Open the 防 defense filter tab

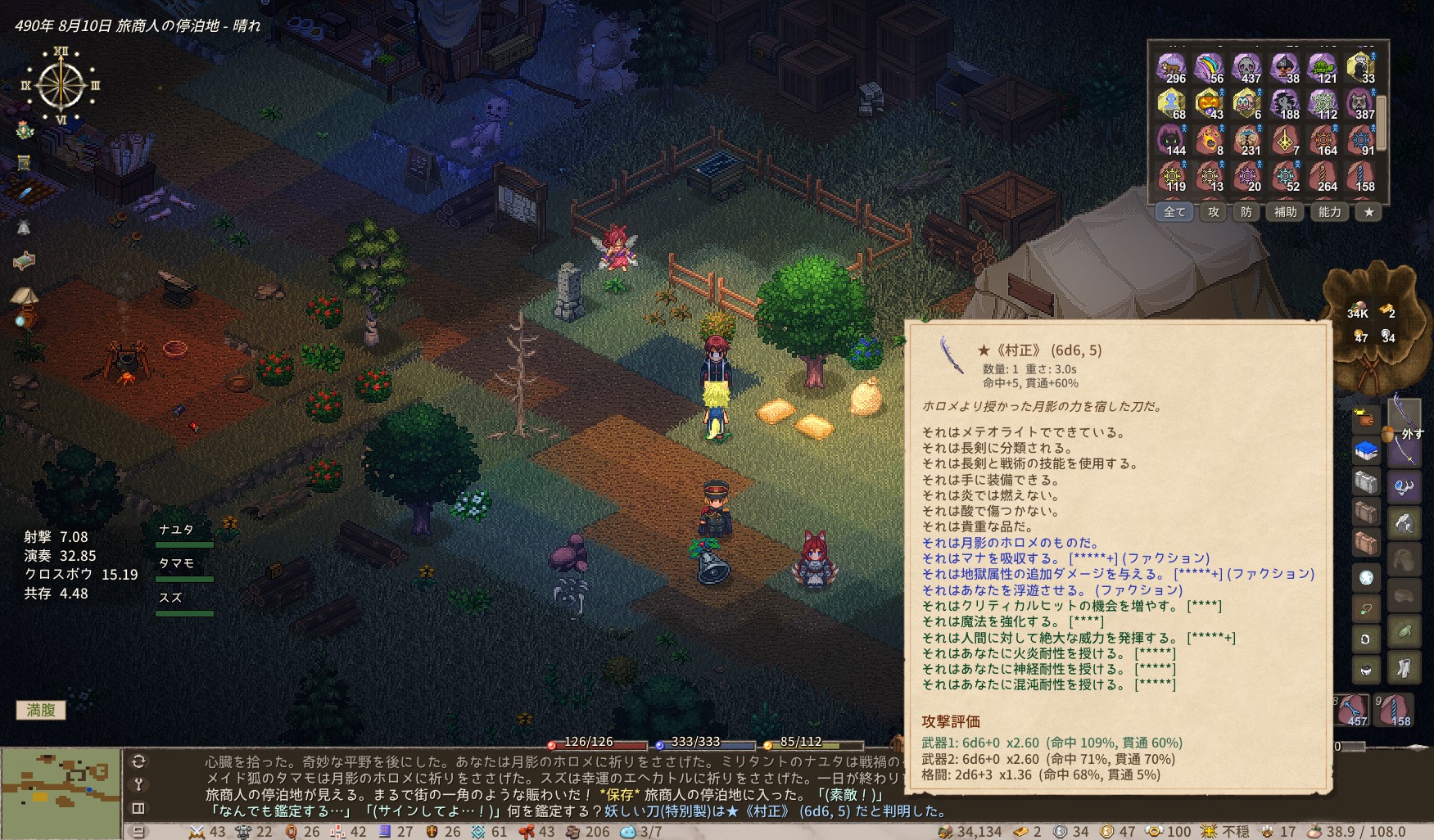pos(1246,212)
